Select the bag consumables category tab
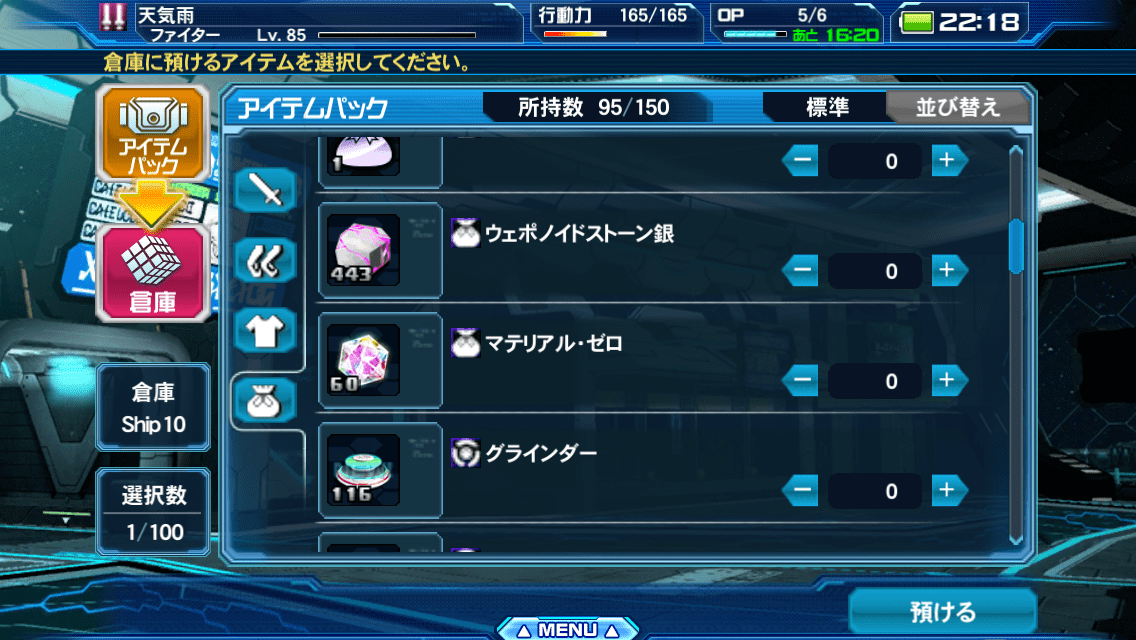1136x640 pixels. point(267,401)
